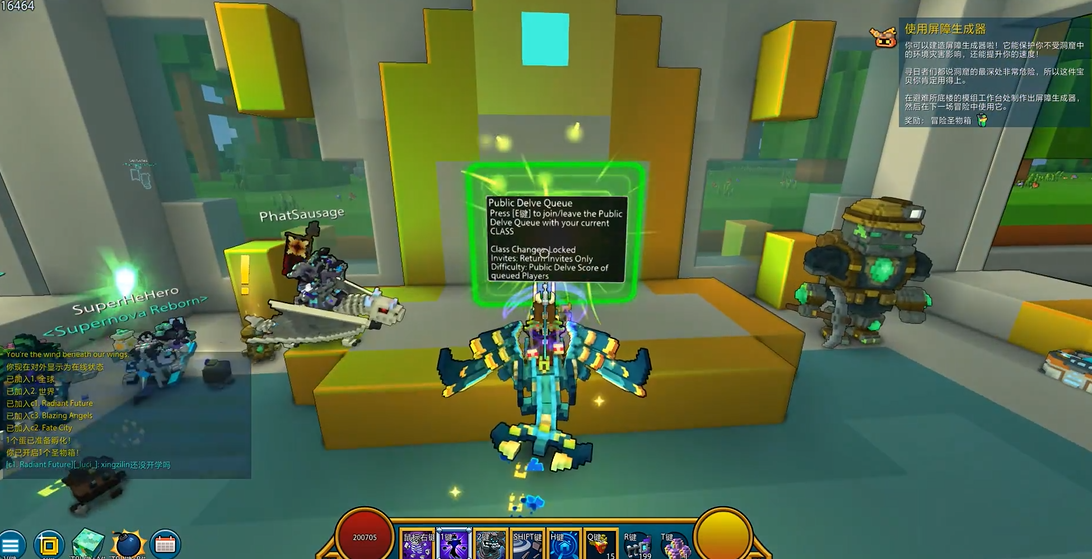Use the SHIFT swirl dodge ability

click(x=527, y=545)
